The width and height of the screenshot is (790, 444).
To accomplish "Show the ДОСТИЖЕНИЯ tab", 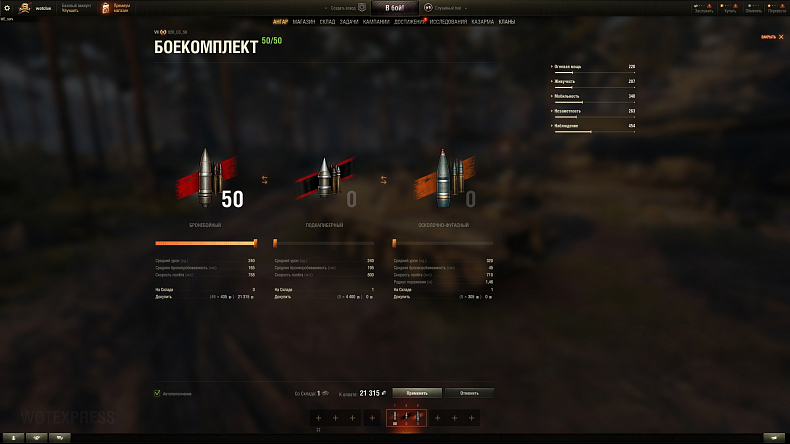I will click(x=408, y=21).
